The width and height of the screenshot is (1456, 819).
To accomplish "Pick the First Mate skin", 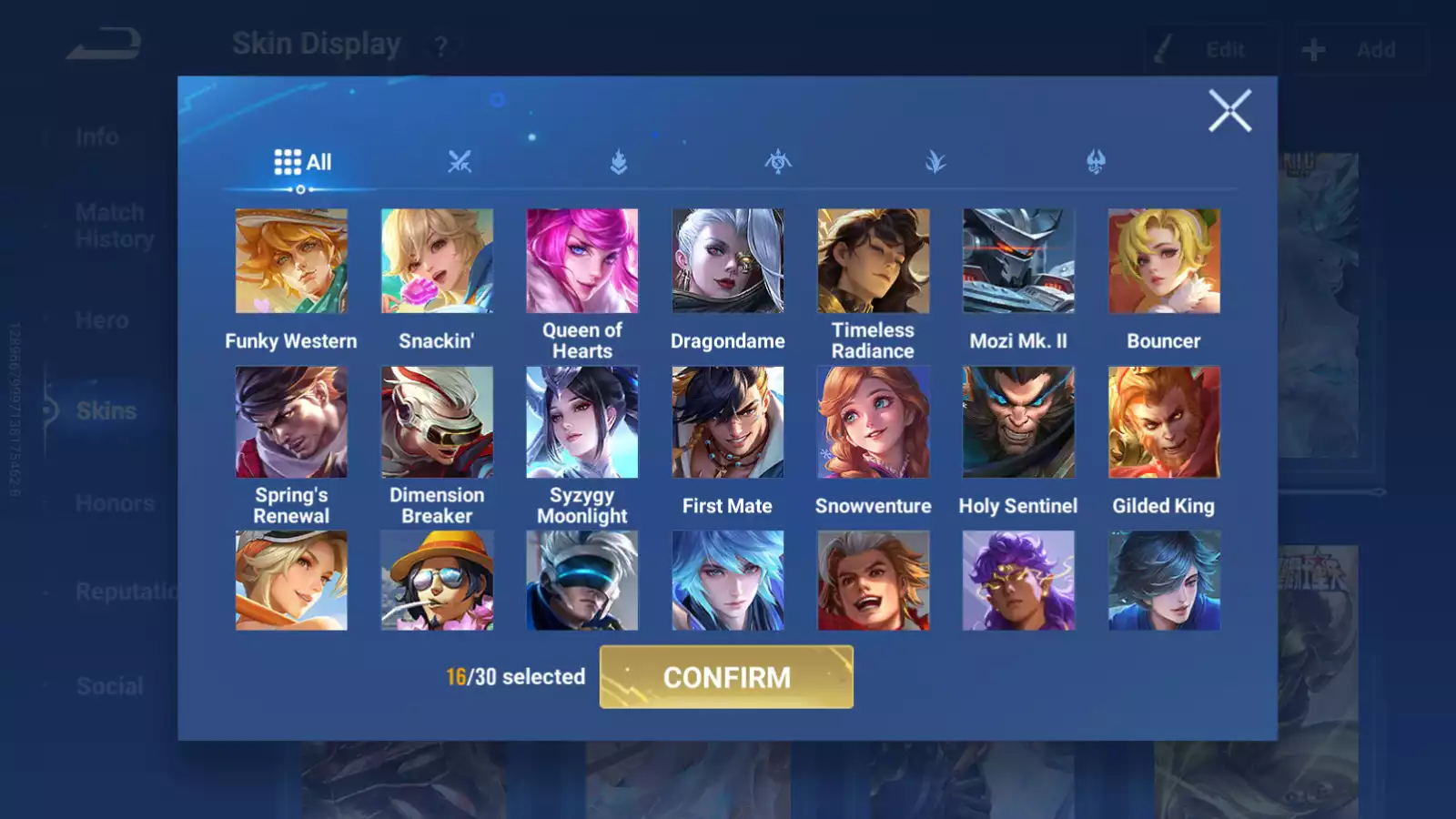I will click(727, 422).
